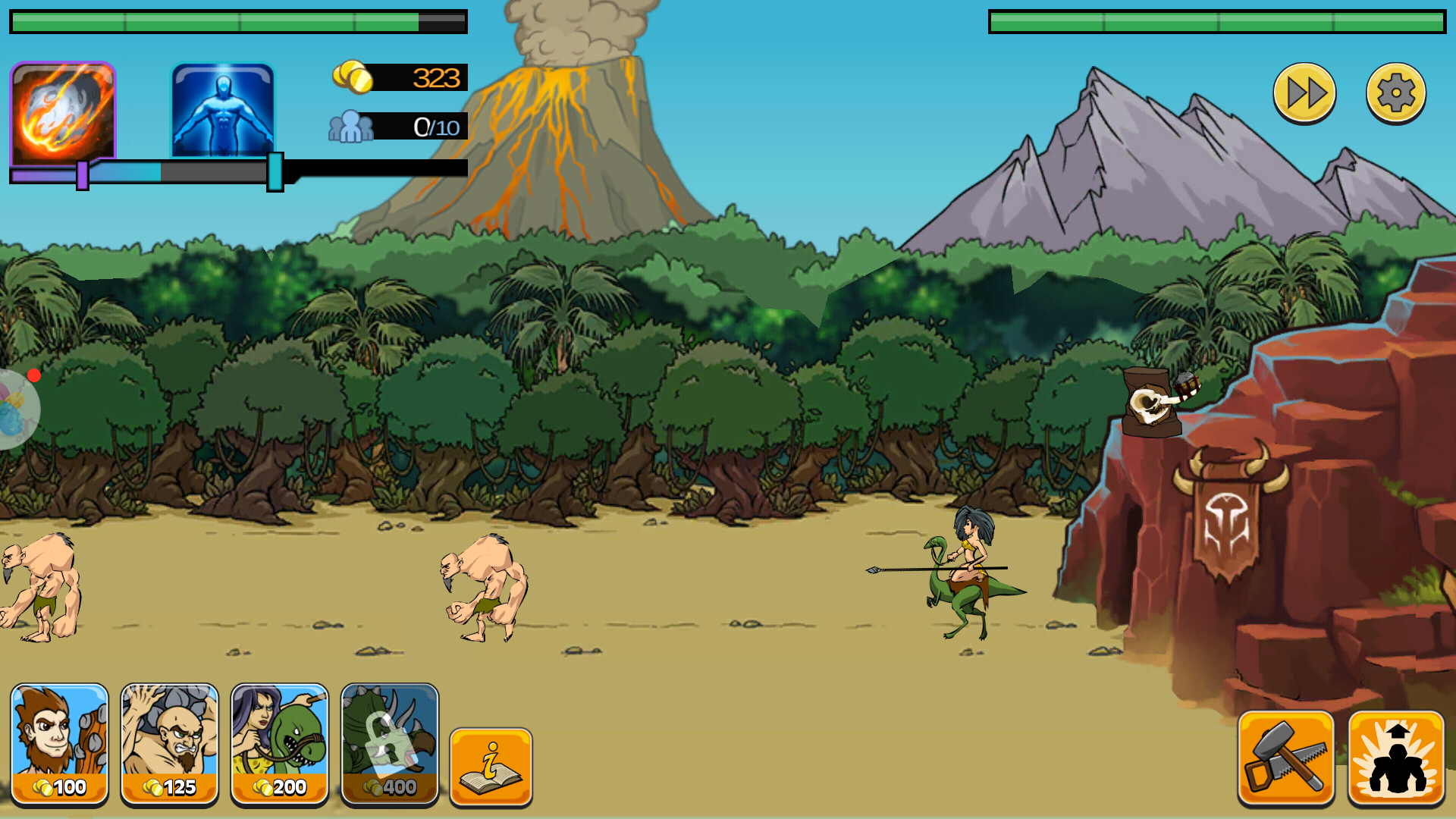The image size is (1456, 819).
Task: Open the floating overlay bubble with red dot
Action: [15, 408]
